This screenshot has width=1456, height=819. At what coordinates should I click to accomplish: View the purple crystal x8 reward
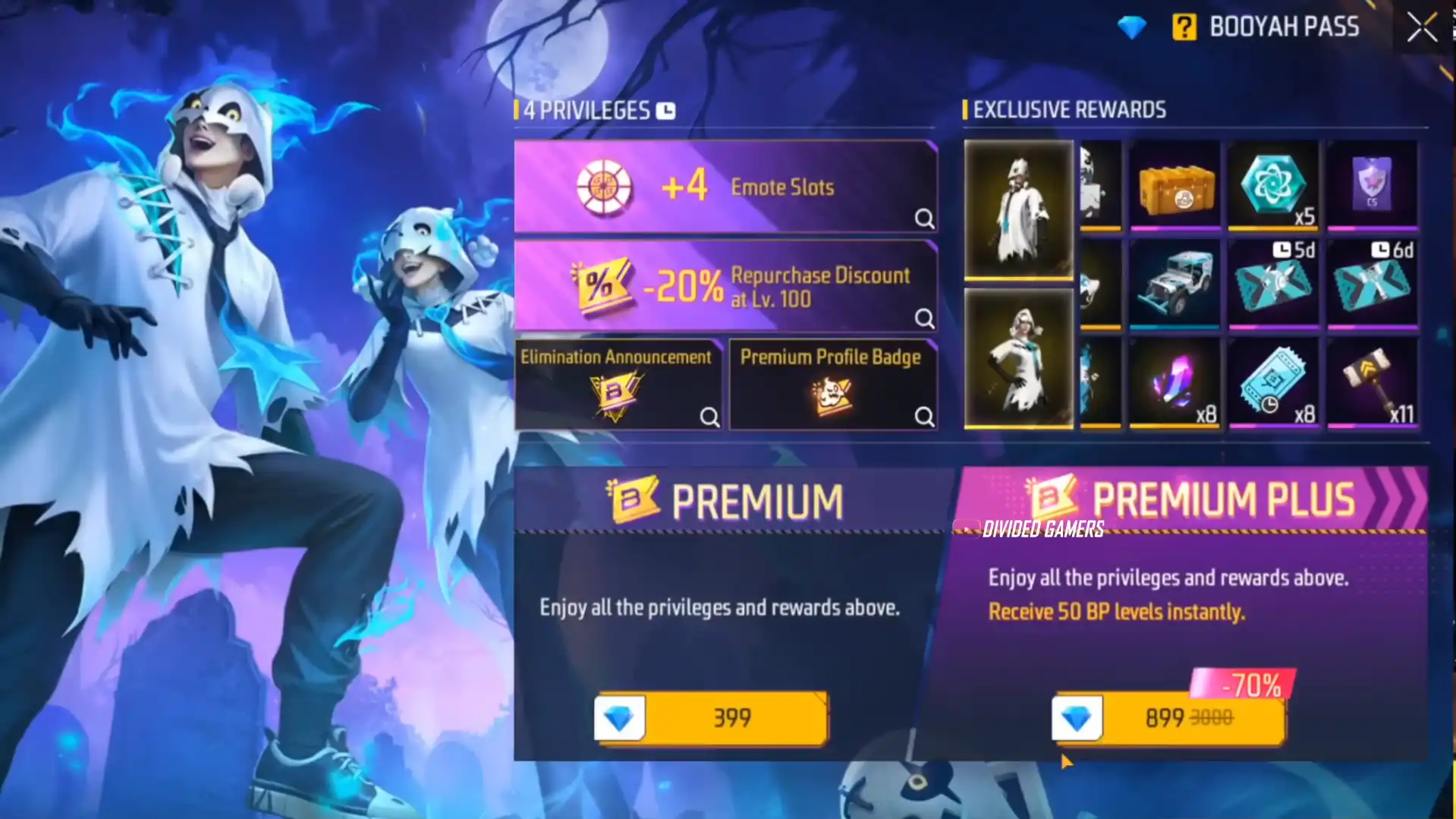point(1175,383)
